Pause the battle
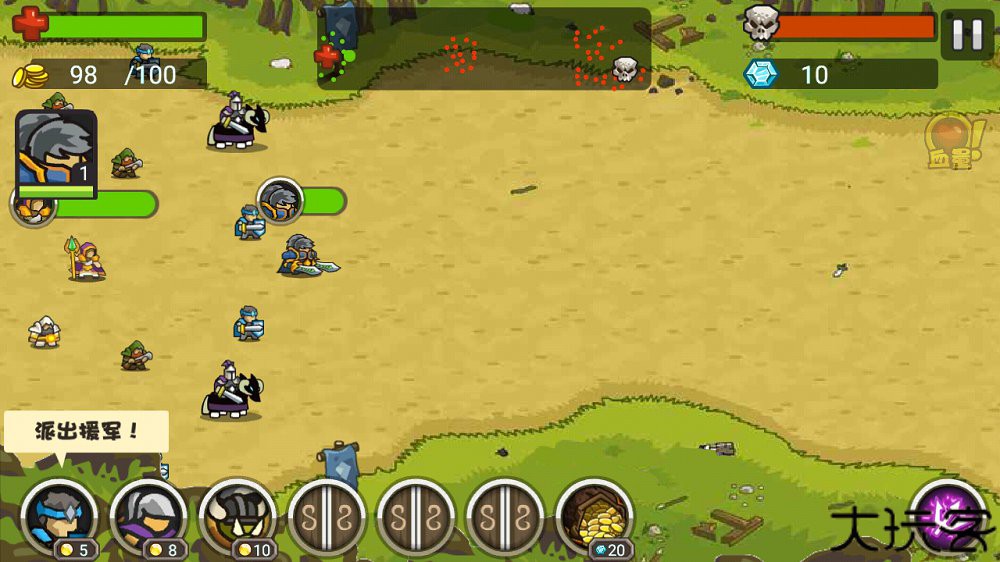This screenshot has width=1000, height=562. tap(967, 35)
